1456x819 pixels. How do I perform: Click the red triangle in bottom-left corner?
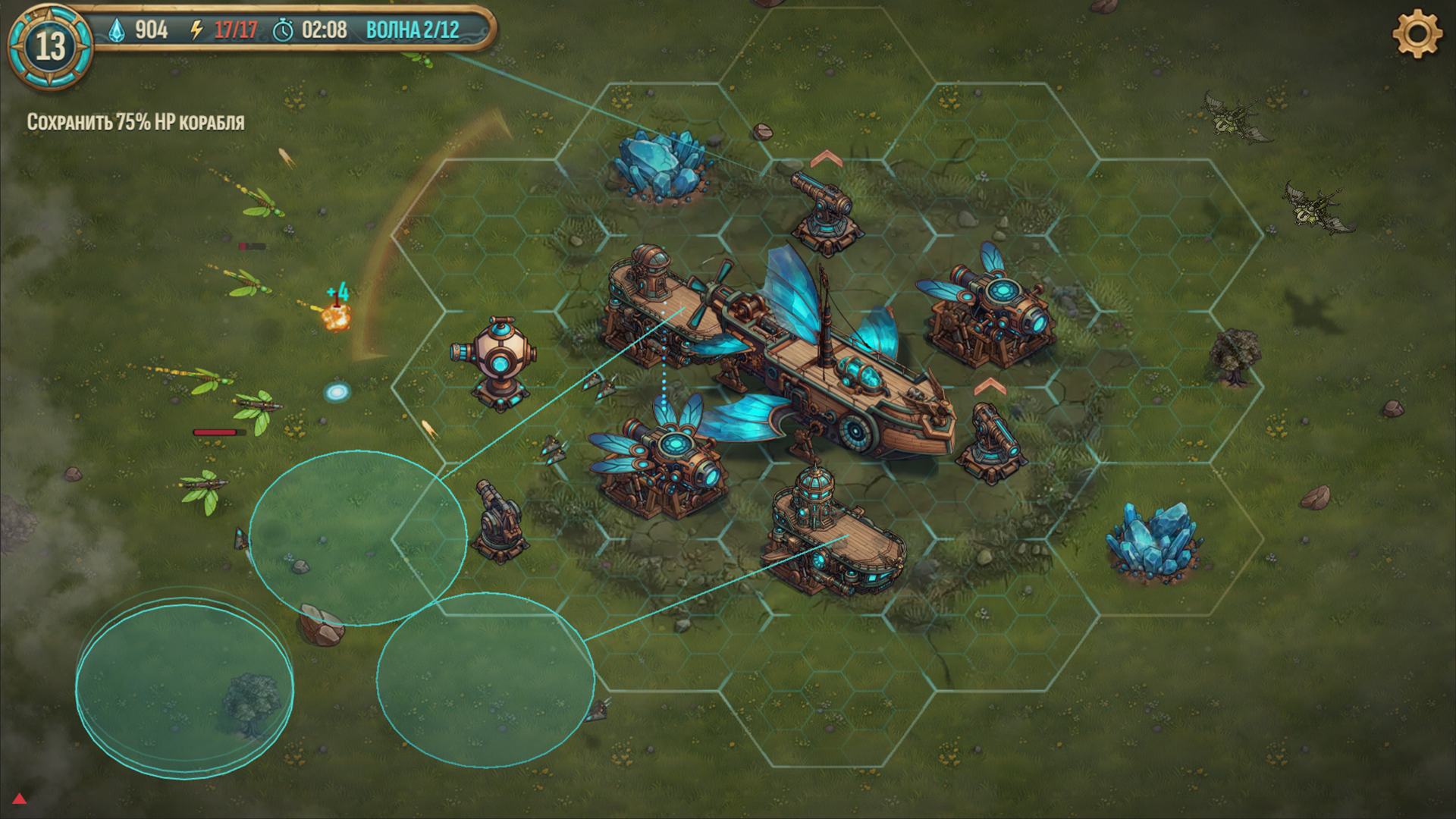click(19, 799)
